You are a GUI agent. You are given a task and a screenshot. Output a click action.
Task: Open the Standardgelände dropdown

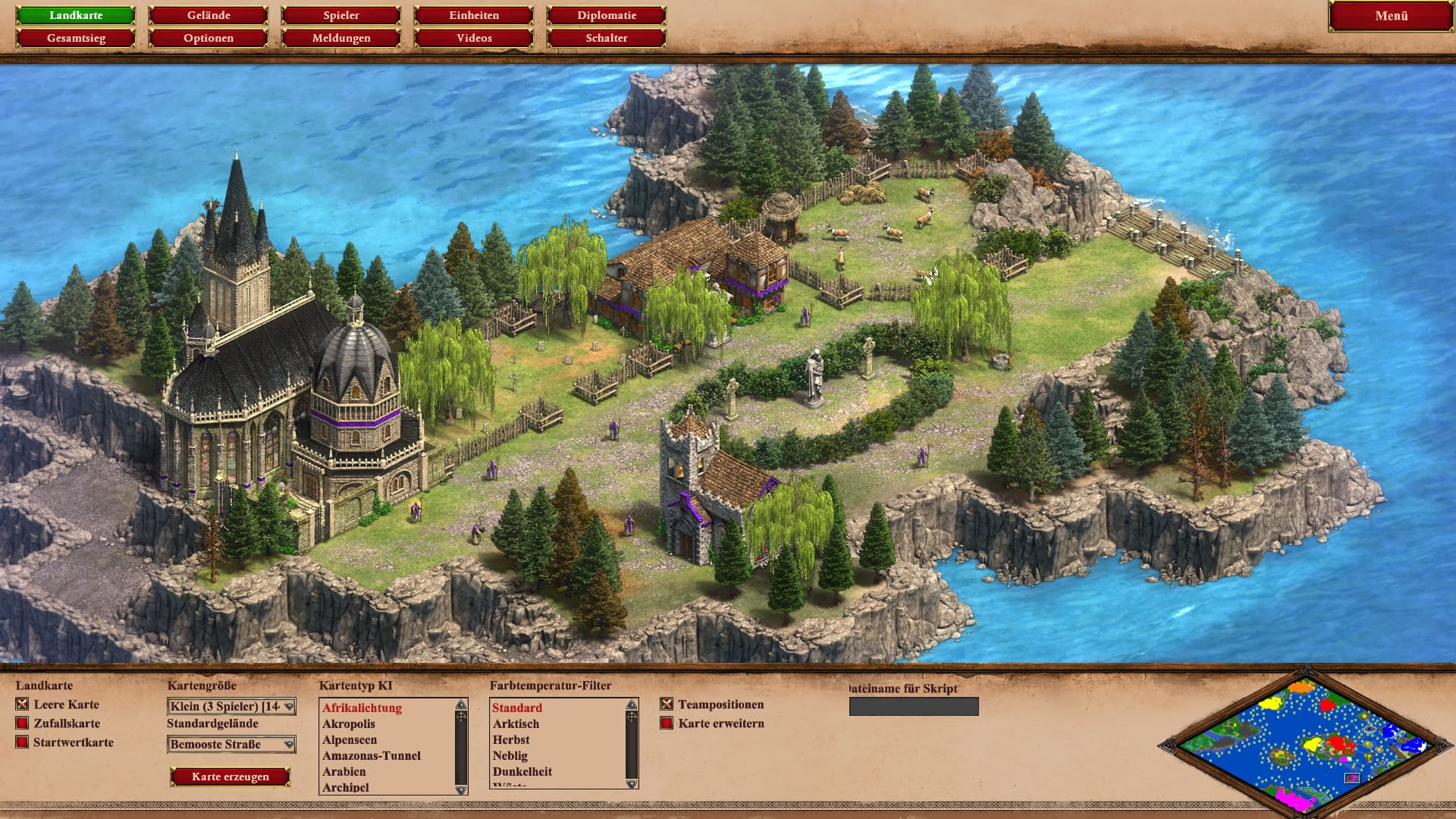[231, 745]
